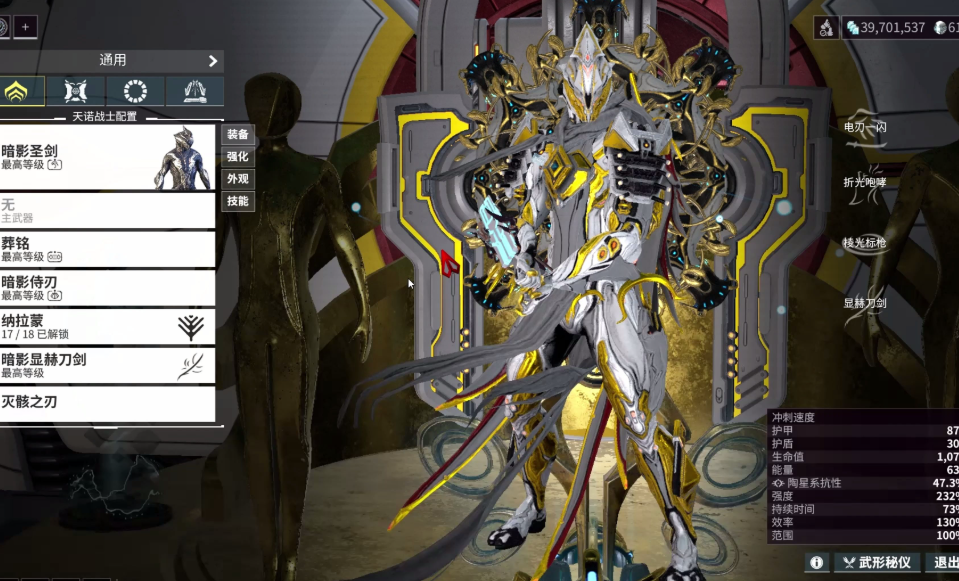This screenshot has width=959, height=581.
Task: Open the 强化 upgrade button
Action: (237, 157)
